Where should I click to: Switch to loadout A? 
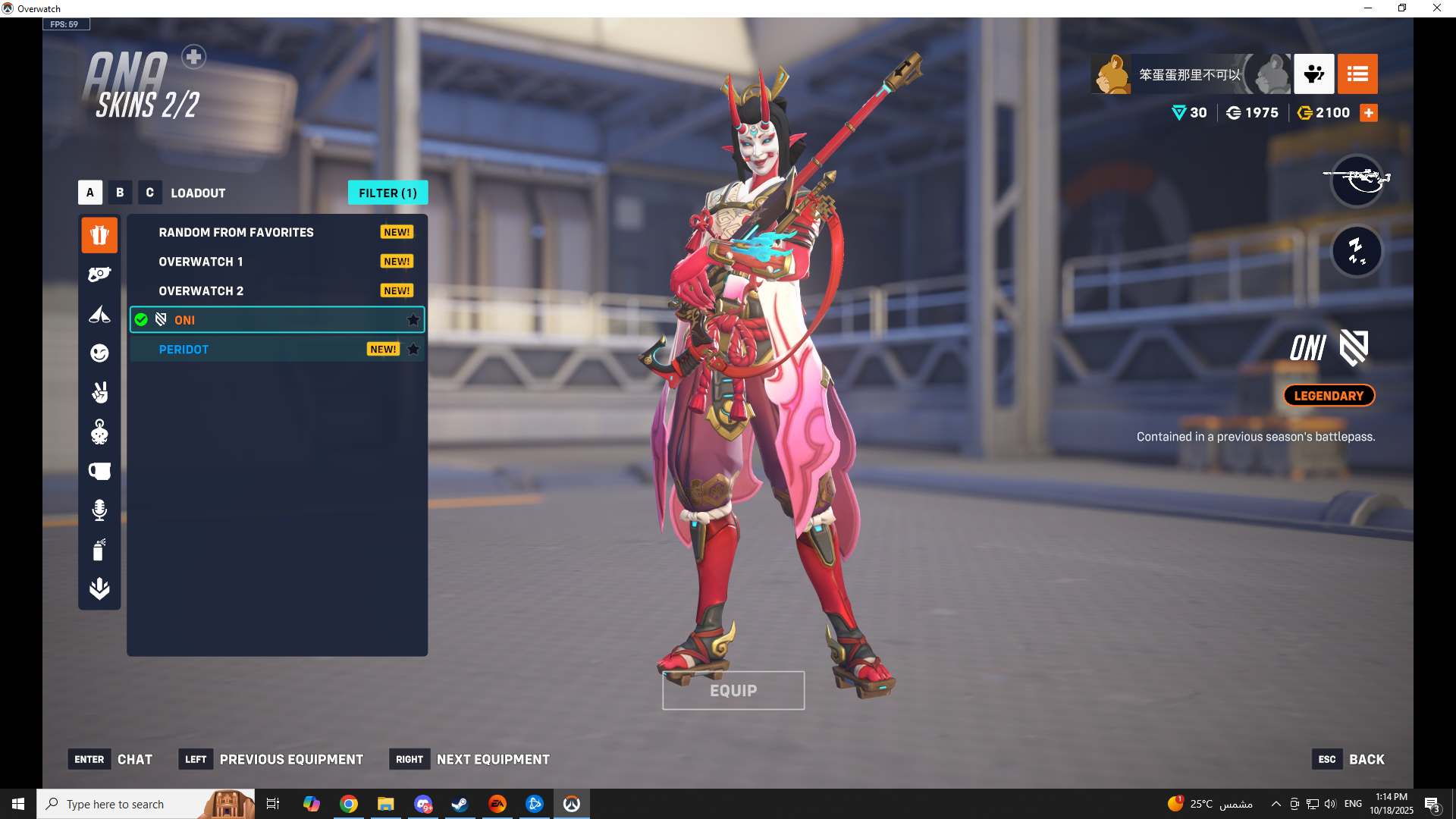pos(90,193)
